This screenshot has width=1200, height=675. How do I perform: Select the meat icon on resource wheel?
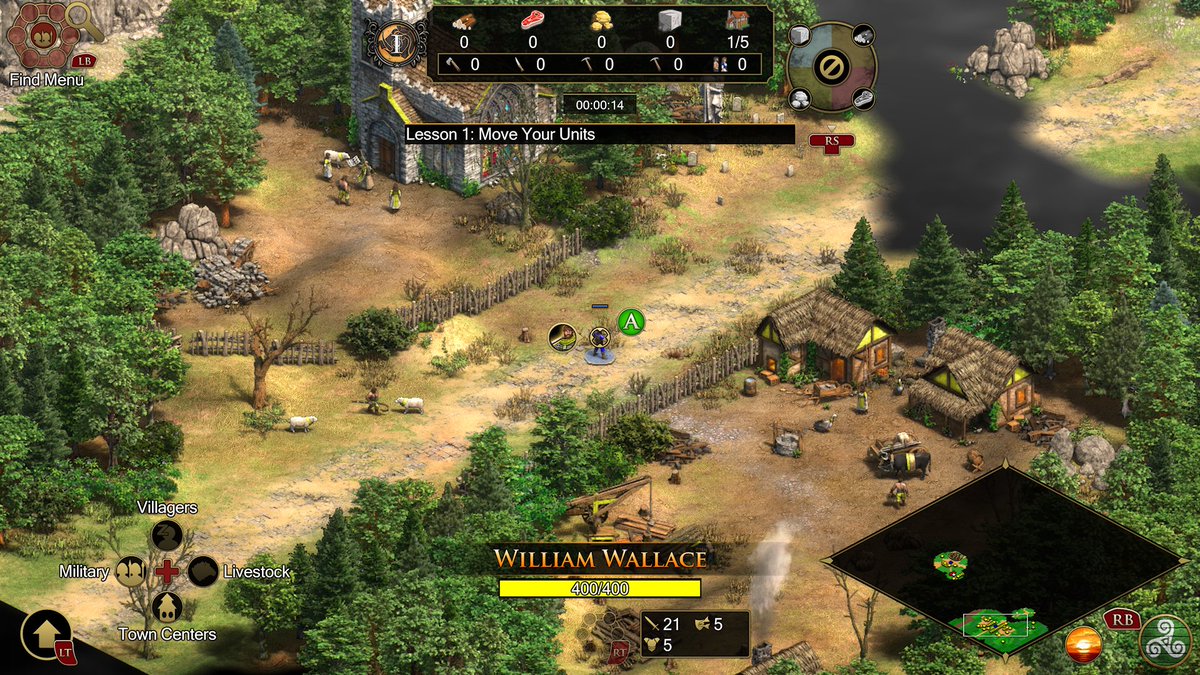(863, 99)
